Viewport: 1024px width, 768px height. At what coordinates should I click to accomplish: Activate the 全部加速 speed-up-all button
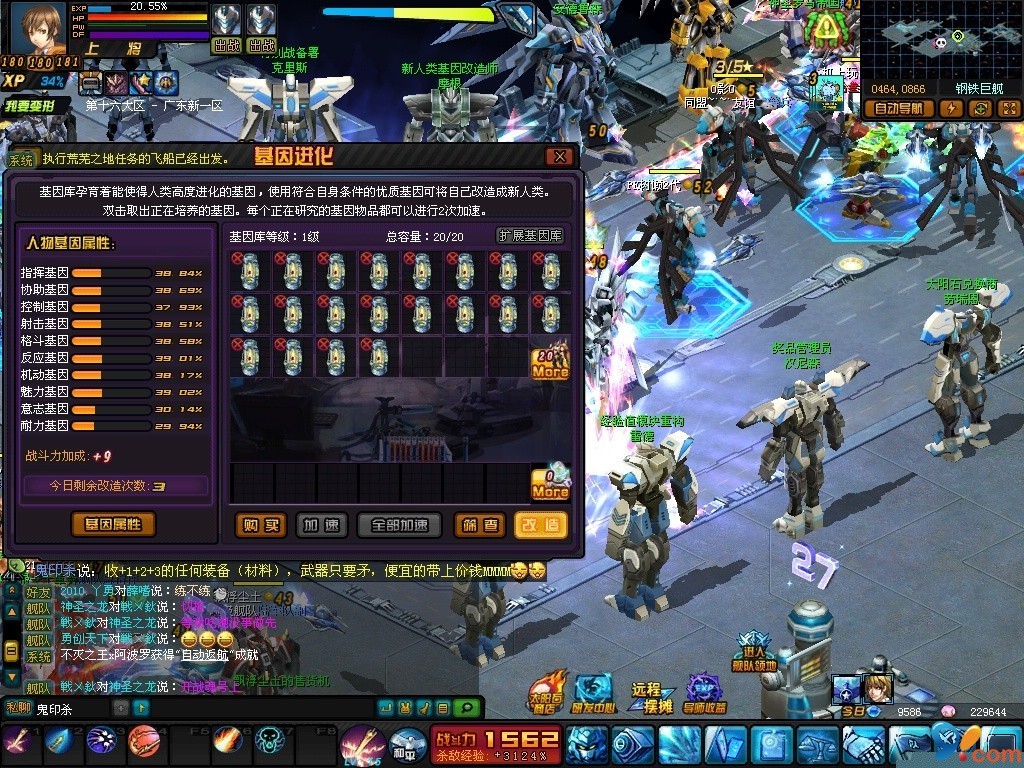pos(400,525)
